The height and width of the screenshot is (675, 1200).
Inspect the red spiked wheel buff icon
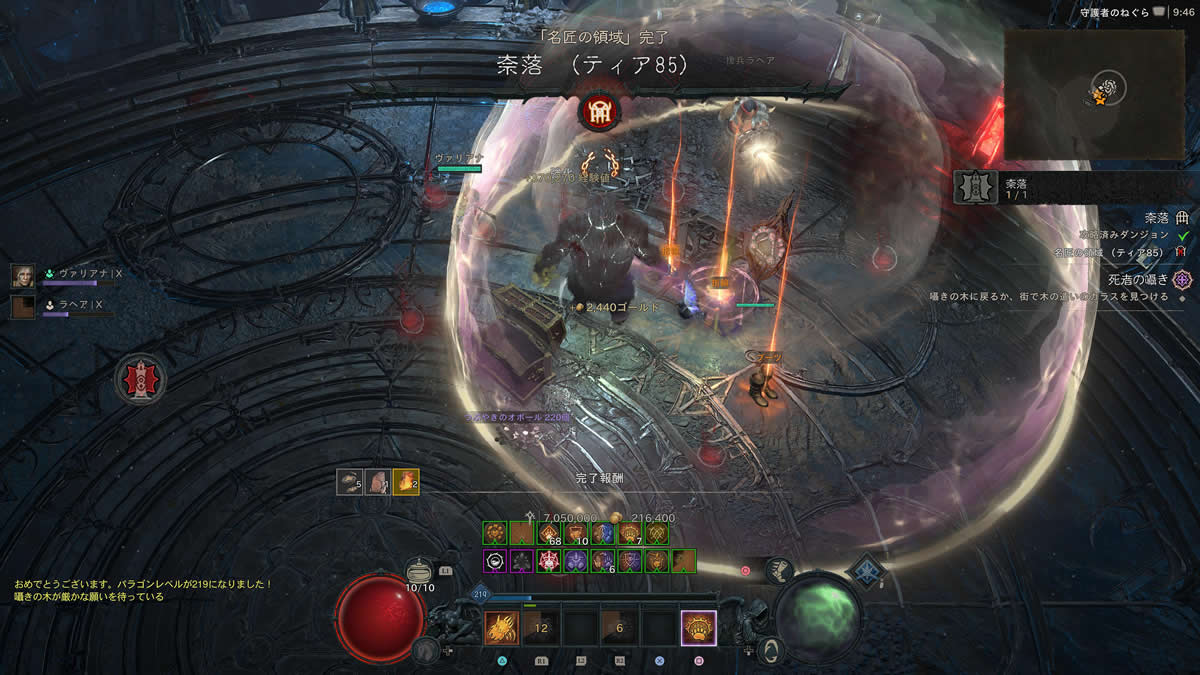(547, 561)
